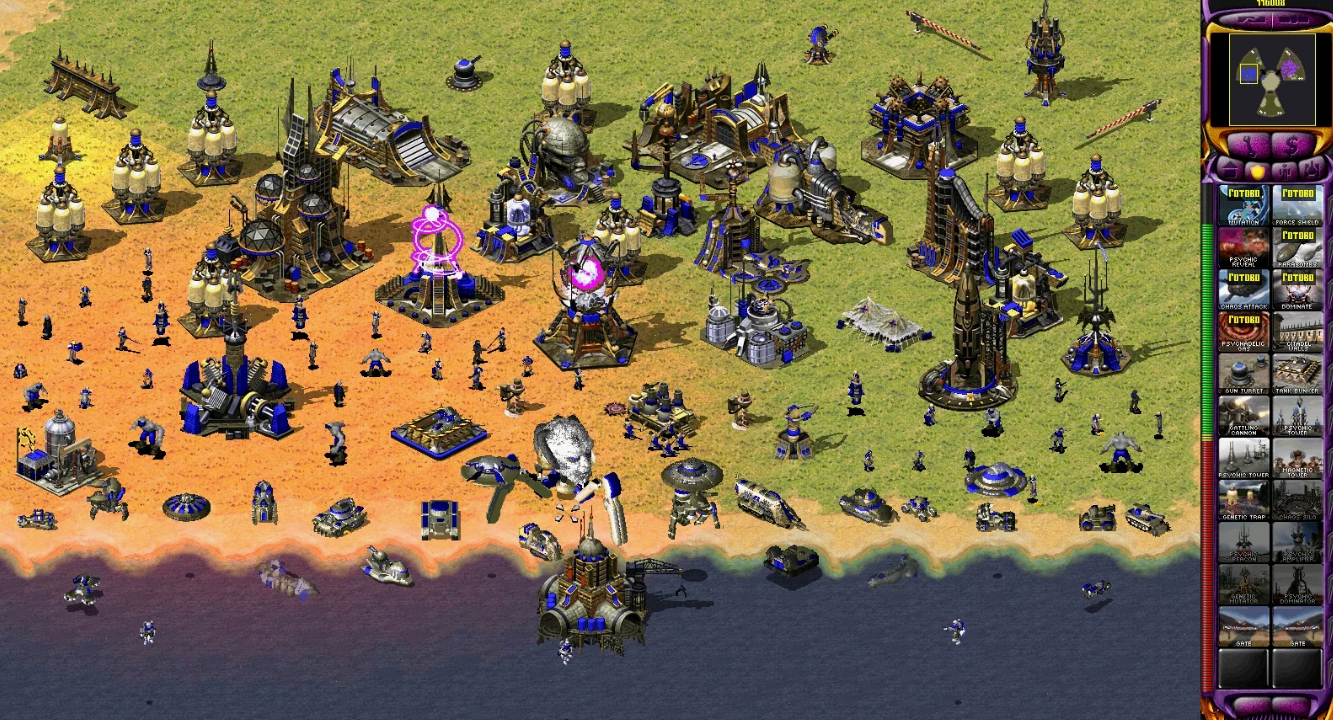The height and width of the screenshot is (720, 1333).
Task: Select the Magnetic Tower icon
Action: click(x=1297, y=457)
